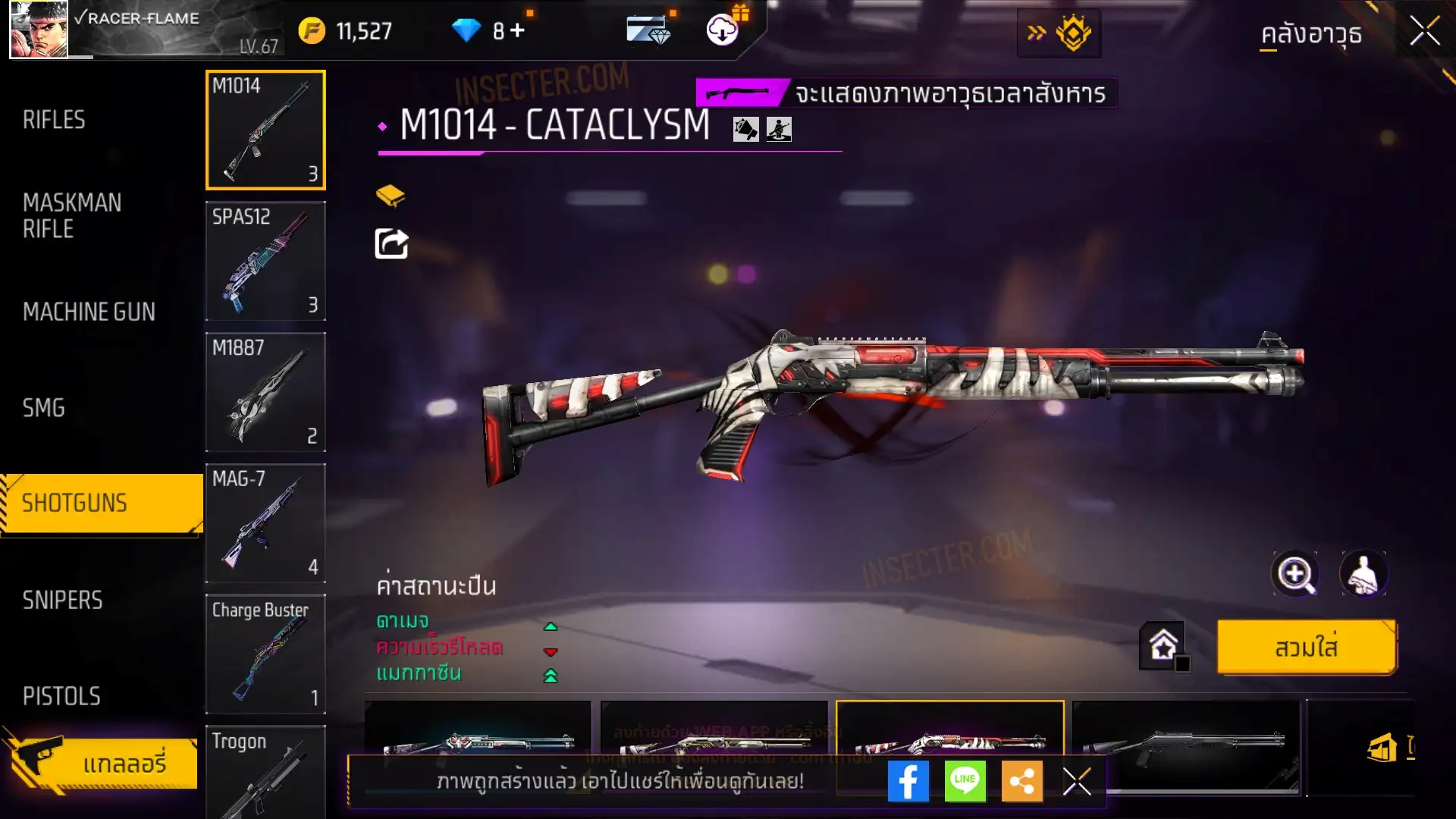This screenshot has height=819, width=1456.
Task: Add diamonds with the plus button
Action: 517,30
